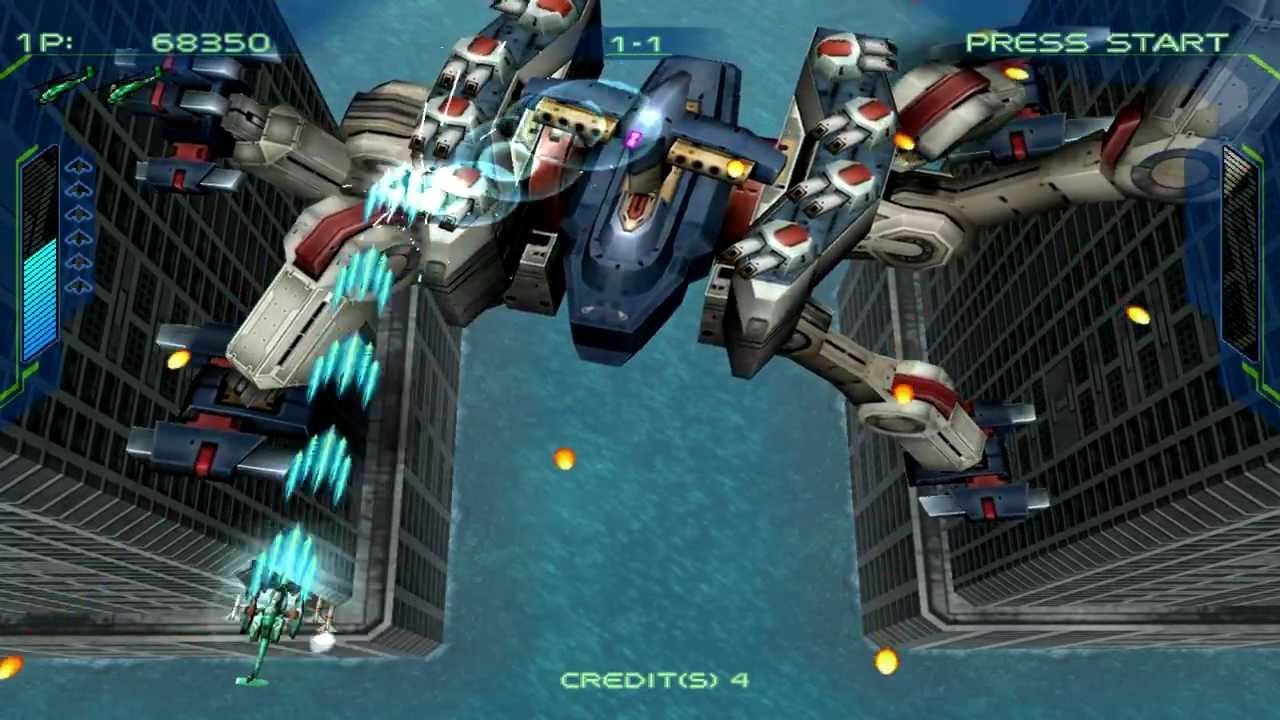Select the fourth arrow indicator beside the gauge
1280x720 pixels.
80,237
